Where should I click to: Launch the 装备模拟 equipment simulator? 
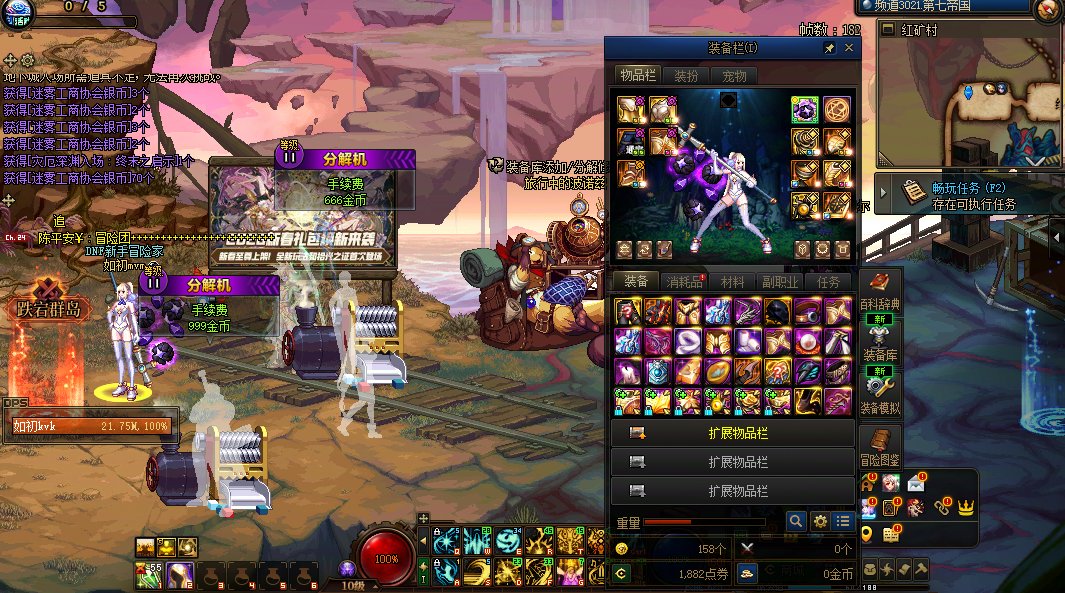tap(880, 393)
